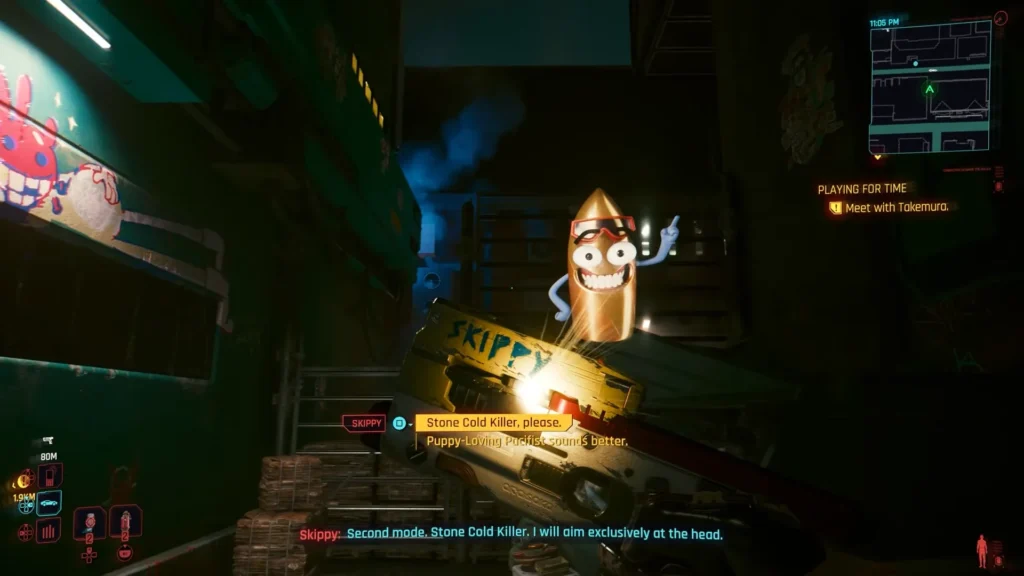Screen dimensions: 1024x576
Task: Select "Puppy-Loving Pacifist sounds better." reply
Action: (x=527, y=441)
